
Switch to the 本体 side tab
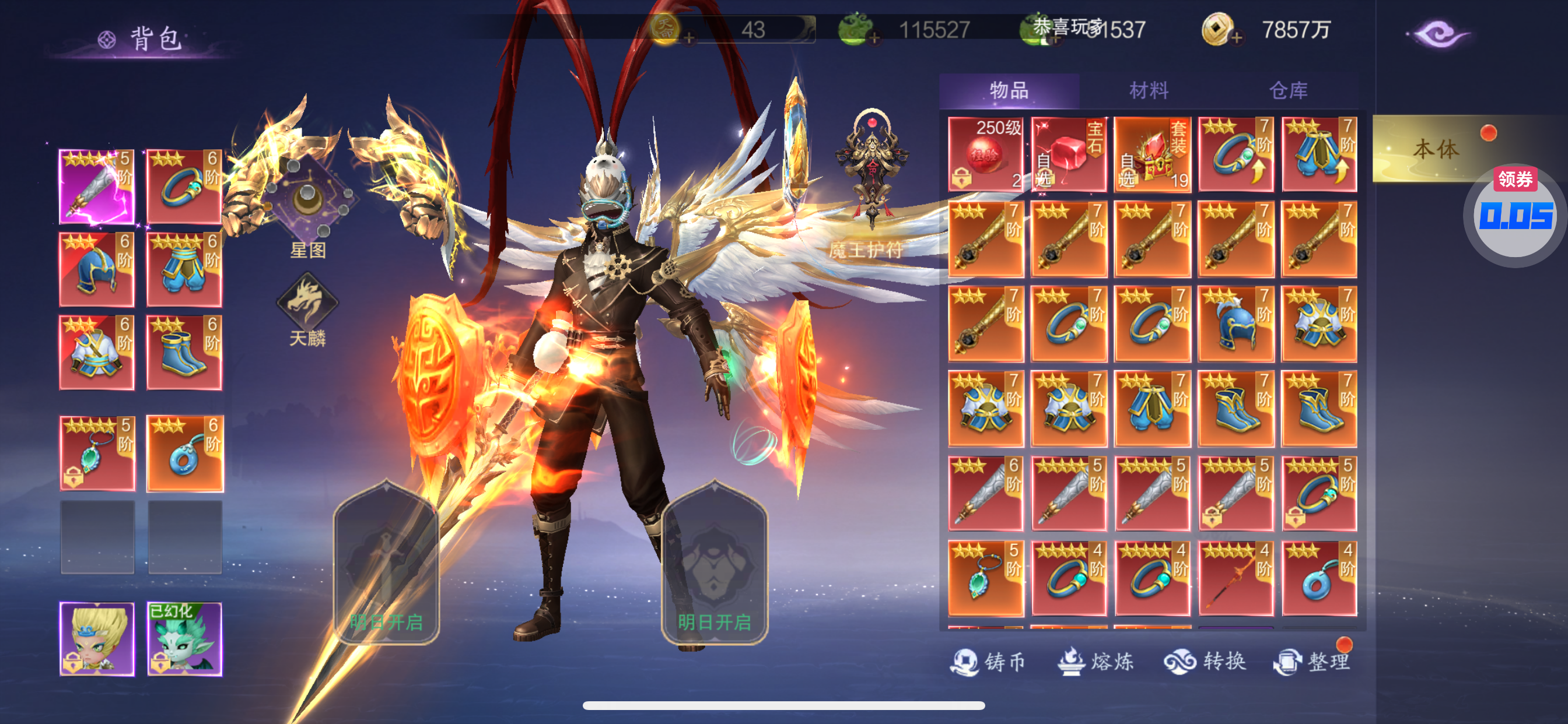click(x=1436, y=149)
